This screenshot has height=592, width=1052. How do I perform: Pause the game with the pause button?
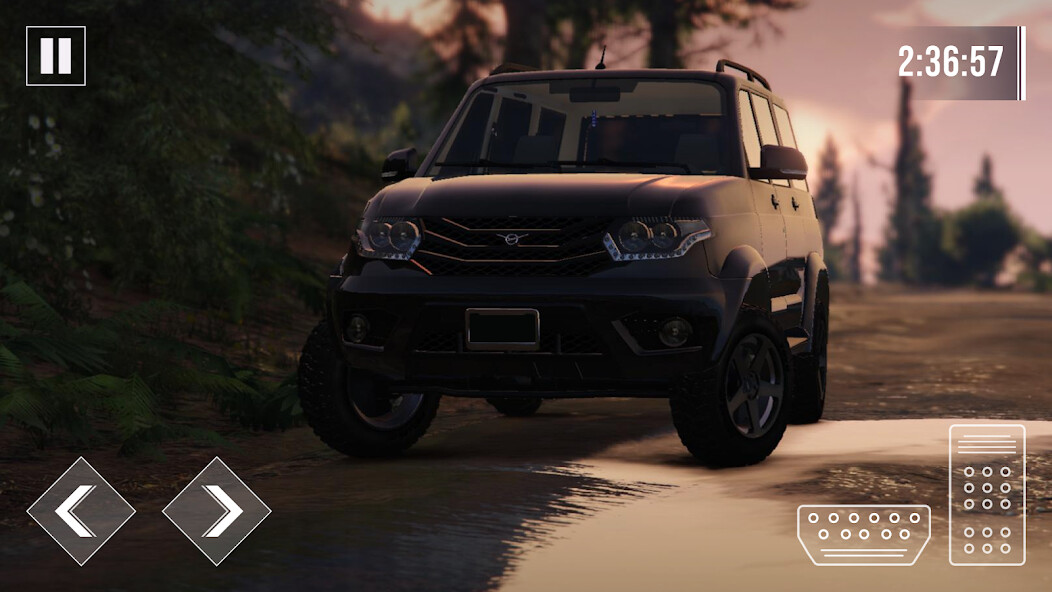[56, 56]
